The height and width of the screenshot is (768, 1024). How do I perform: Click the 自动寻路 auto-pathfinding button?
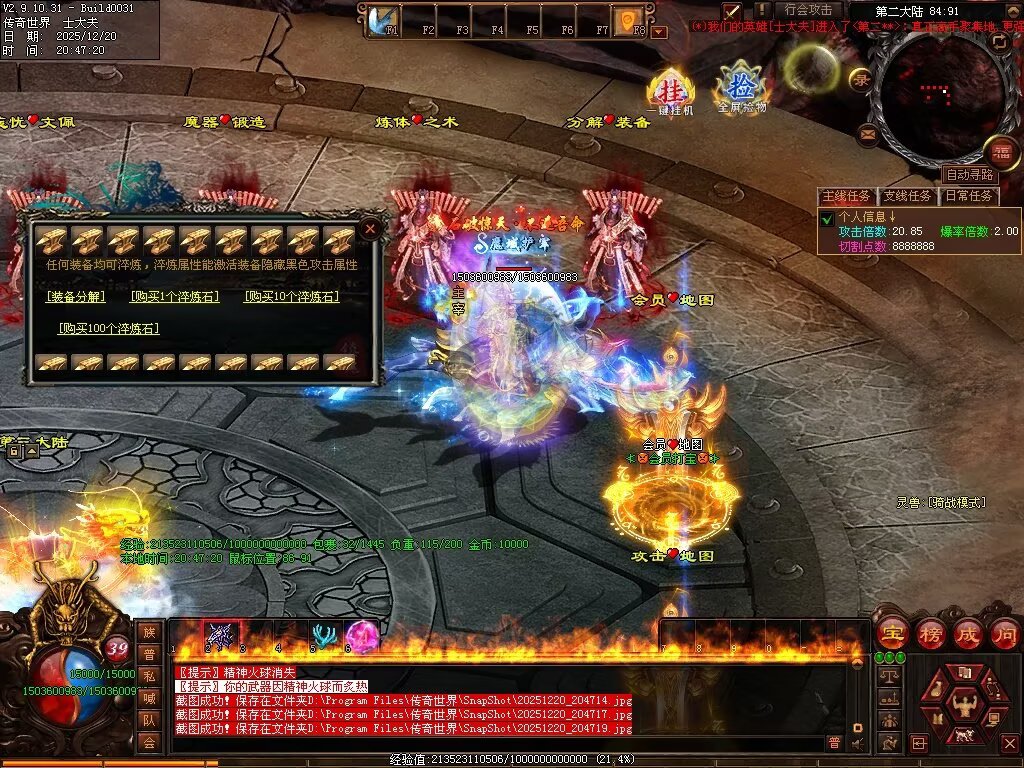(x=969, y=174)
